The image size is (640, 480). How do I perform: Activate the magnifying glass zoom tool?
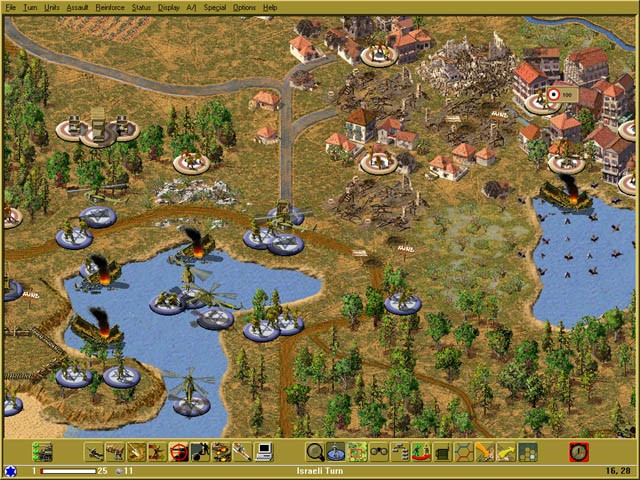tap(315, 452)
